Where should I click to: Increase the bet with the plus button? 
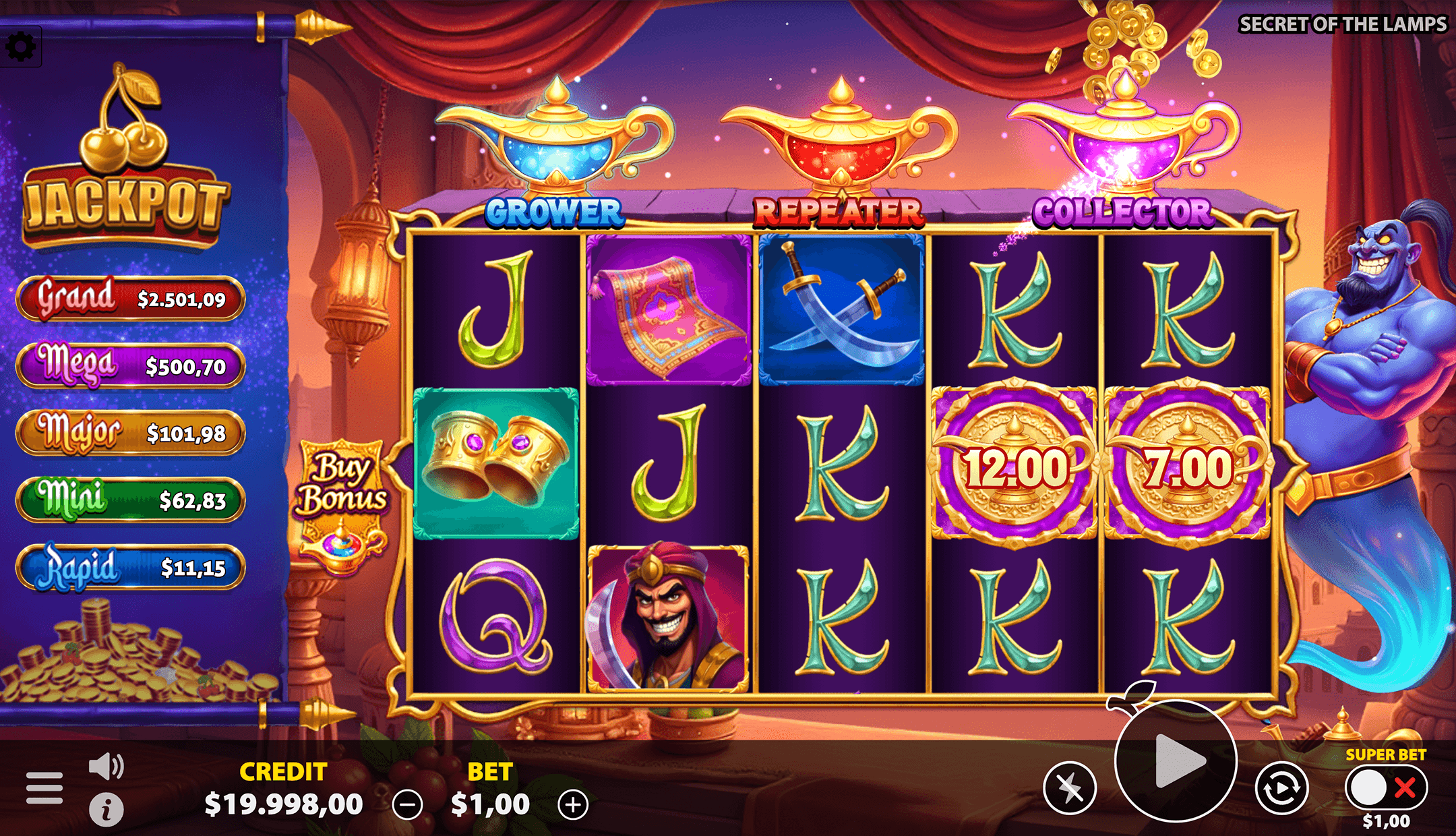click(x=573, y=804)
